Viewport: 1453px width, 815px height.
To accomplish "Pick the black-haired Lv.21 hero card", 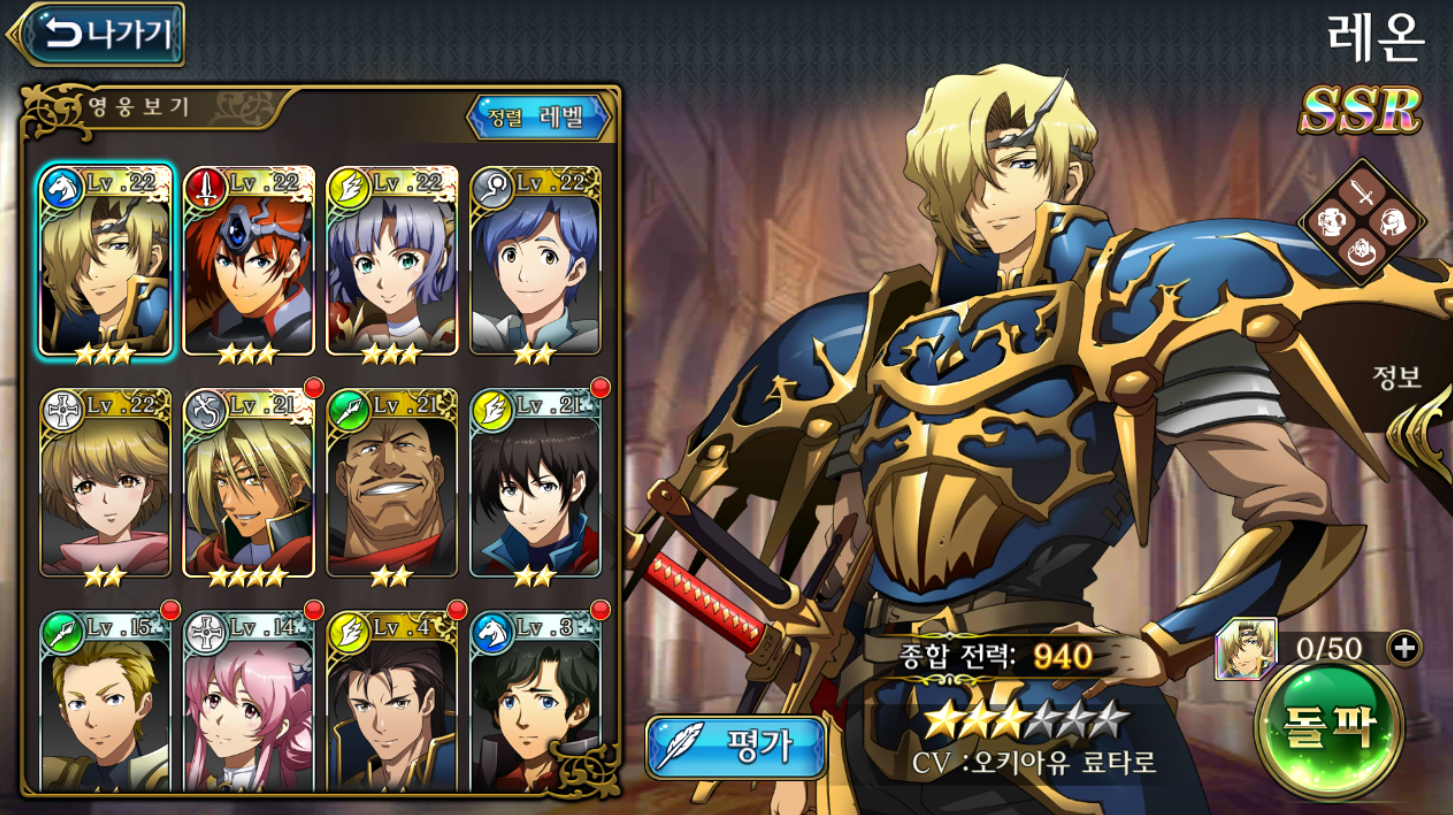I will (x=535, y=484).
